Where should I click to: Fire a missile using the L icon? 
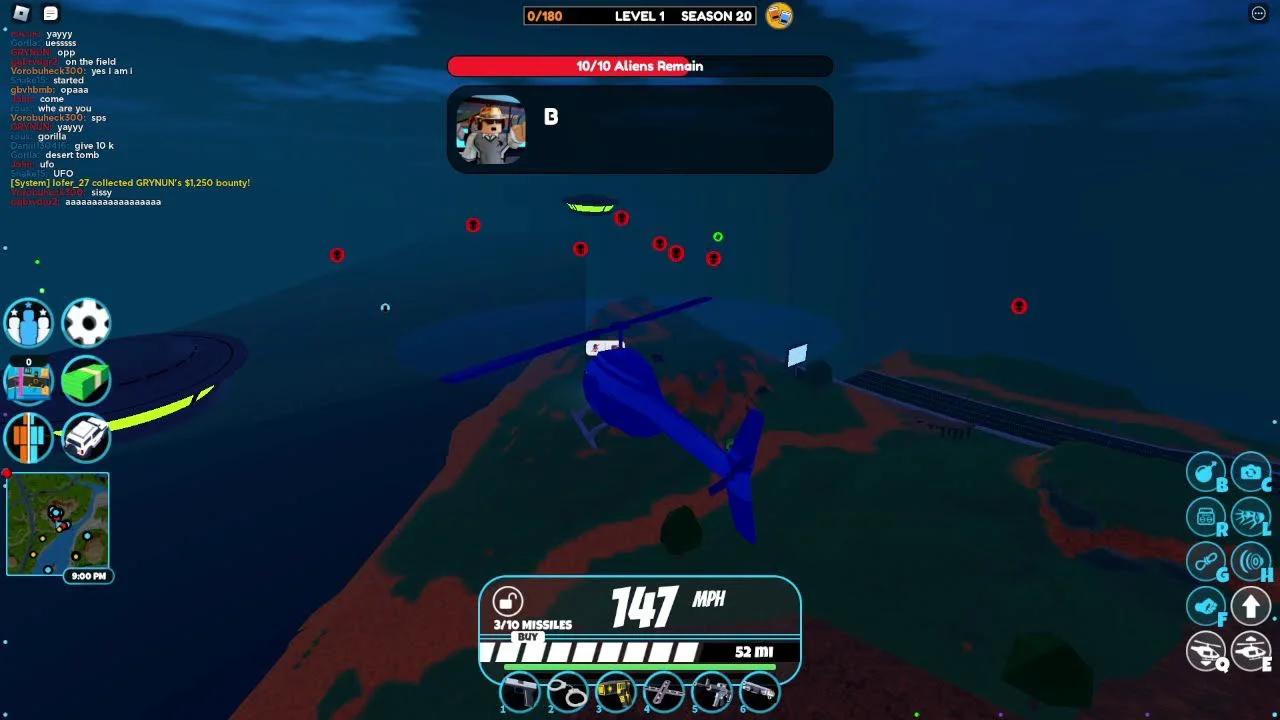pyautogui.click(x=1251, y=516)
